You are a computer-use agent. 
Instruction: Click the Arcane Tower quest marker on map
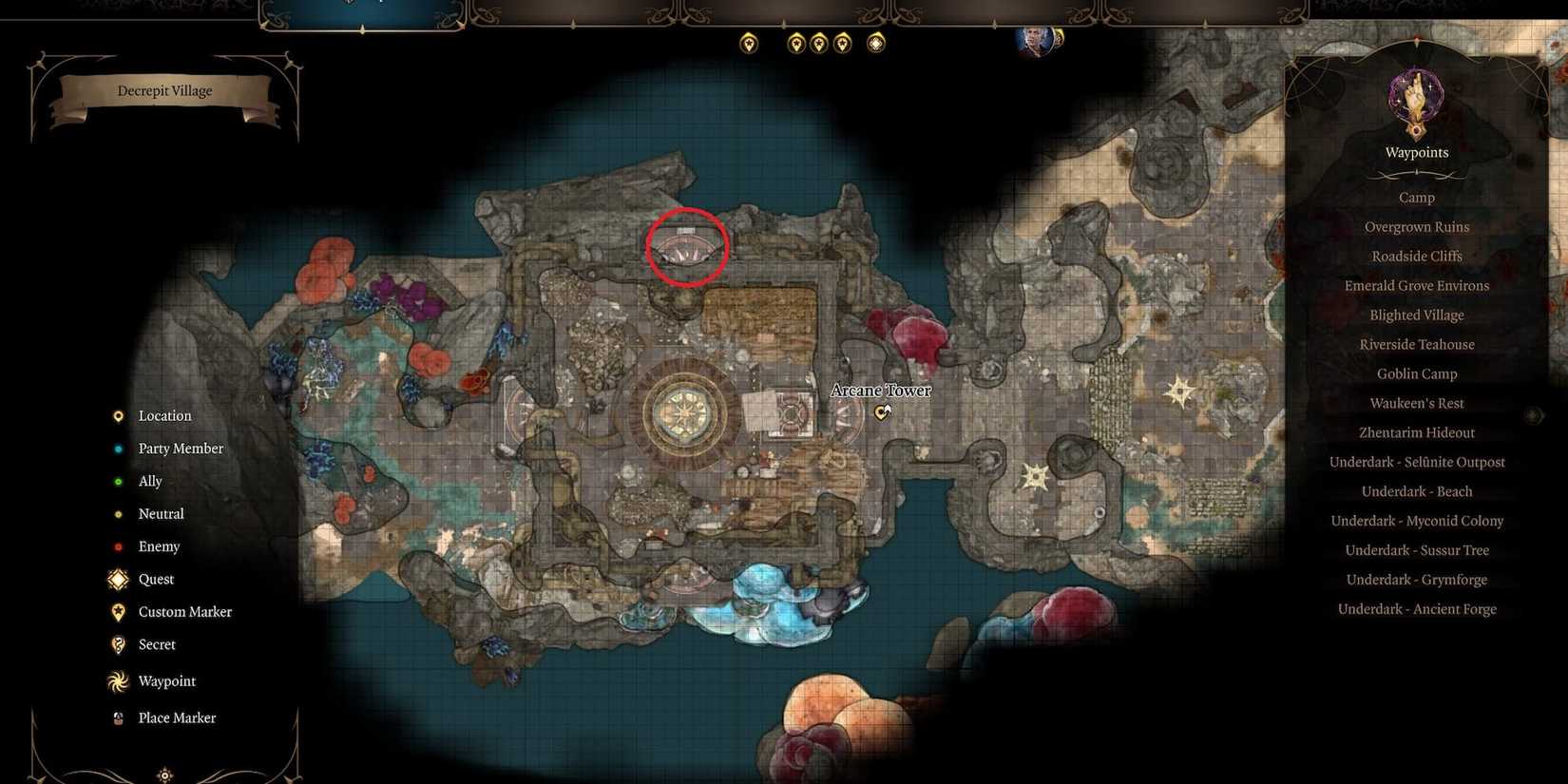[881, 412]
